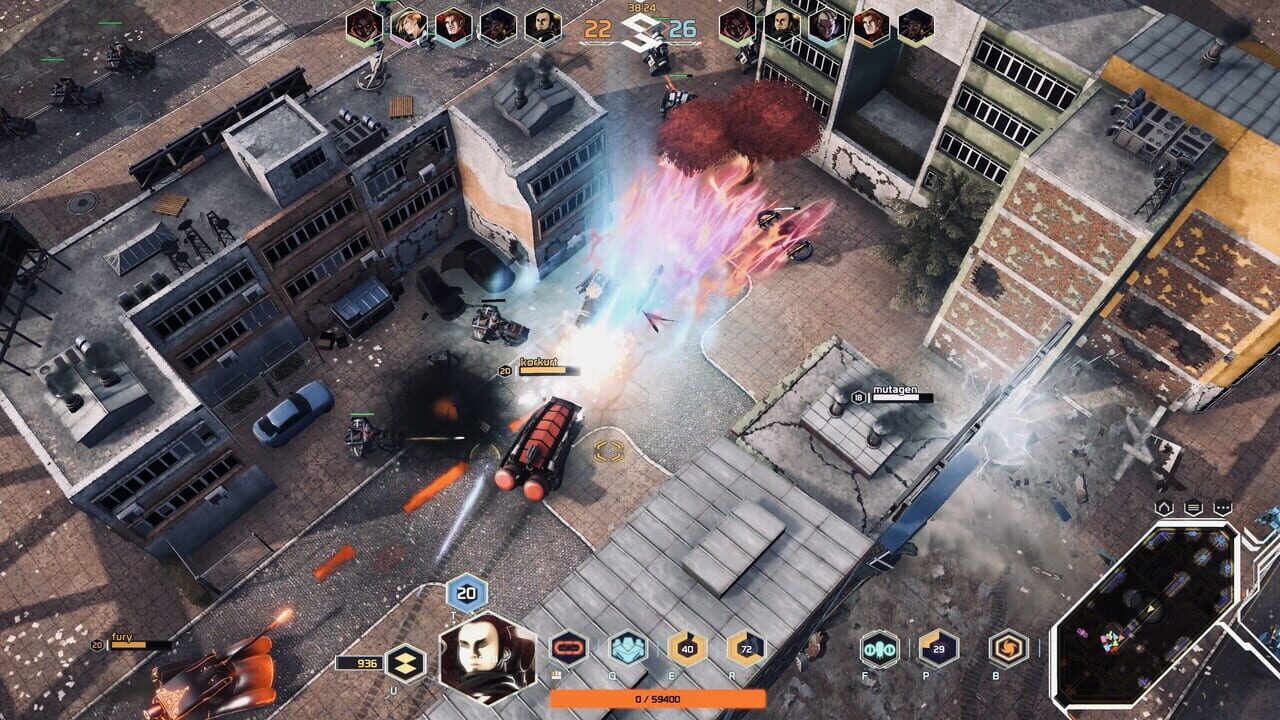This screenshot has height=720, width=1280.
Task: Use the E ability costing 40 energy
Action: tap(686, 648)
